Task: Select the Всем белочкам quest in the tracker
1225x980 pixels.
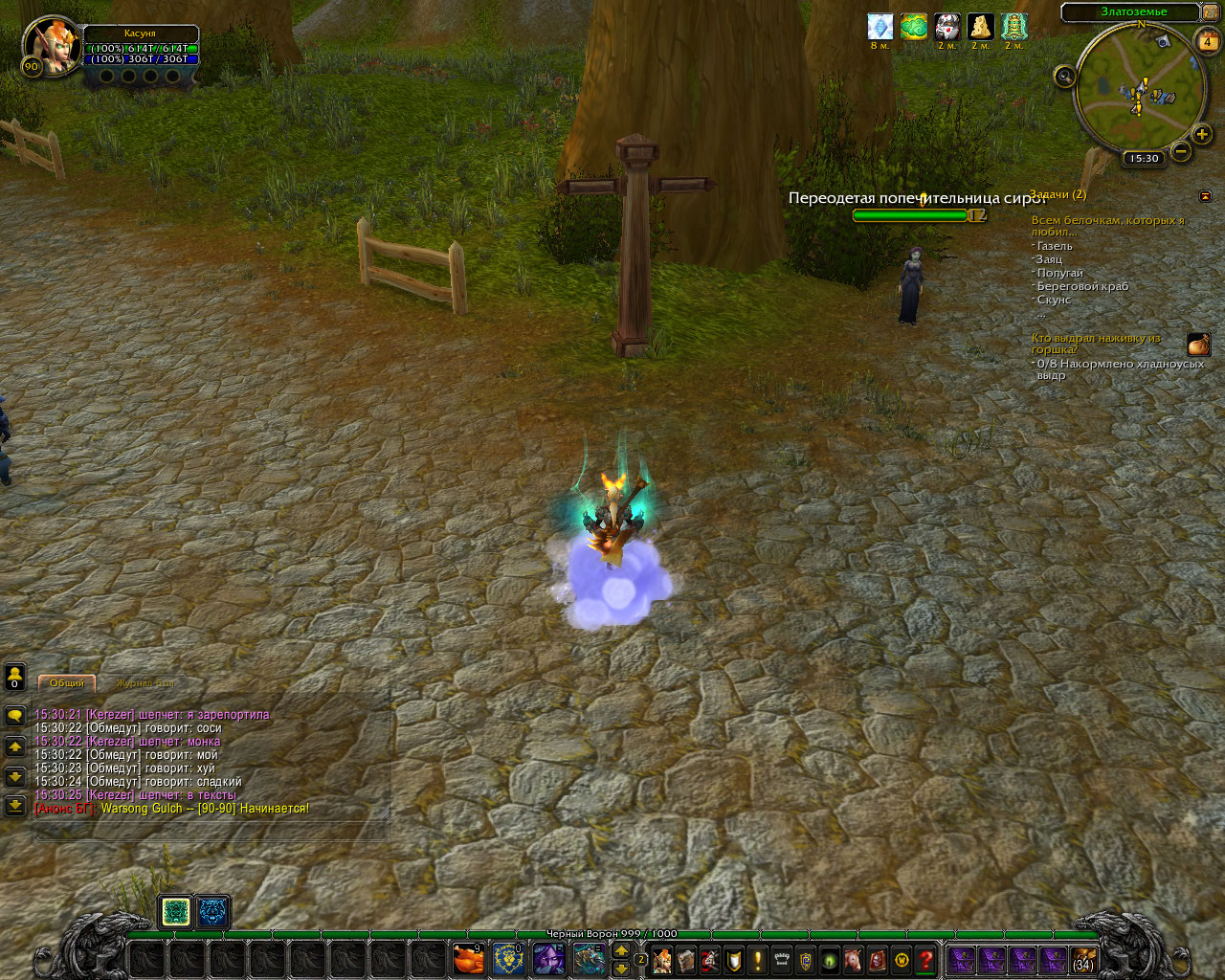Action: click(1107, 226)
